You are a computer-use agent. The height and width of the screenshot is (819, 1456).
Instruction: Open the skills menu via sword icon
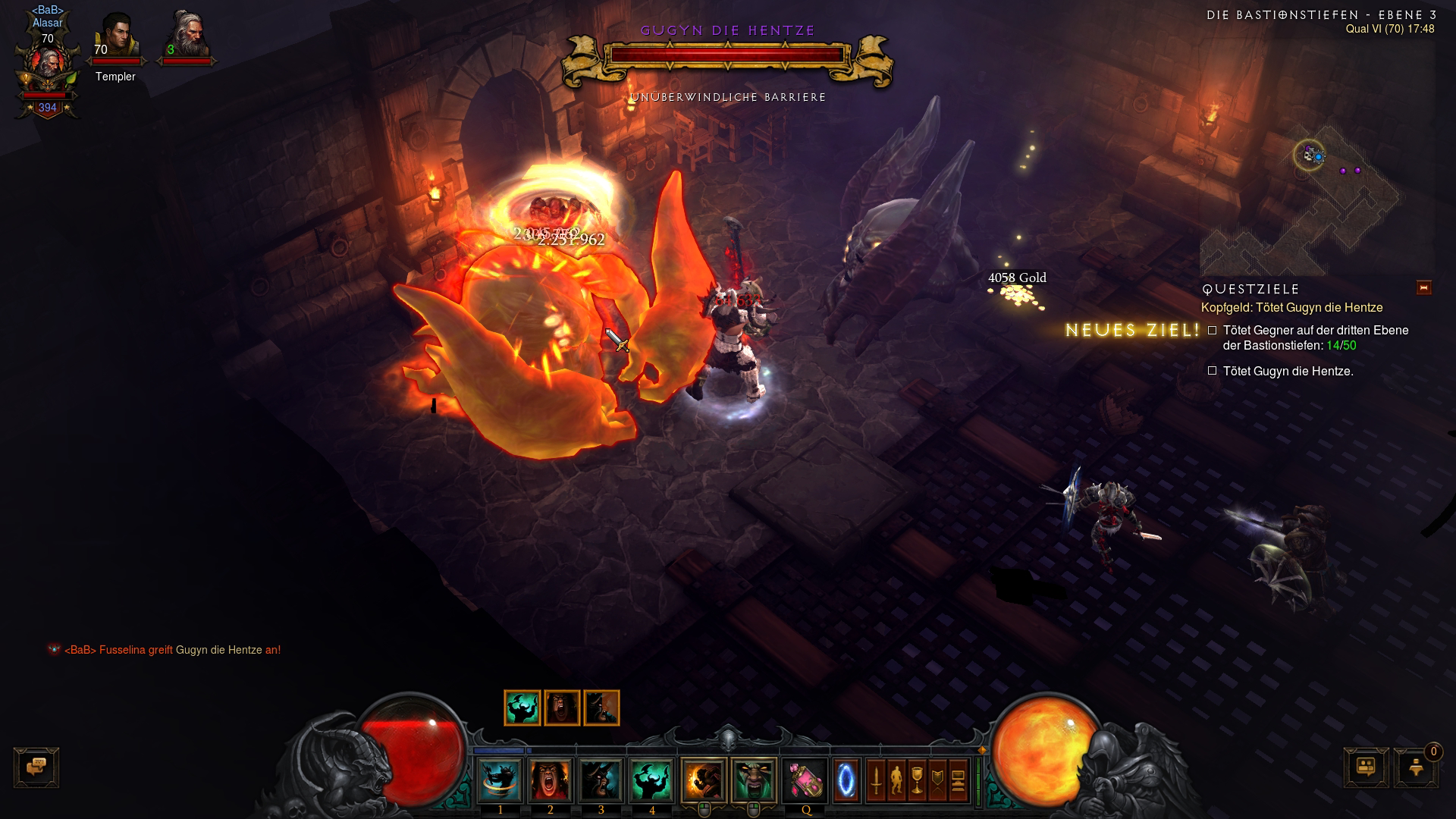tap(876, 780)
